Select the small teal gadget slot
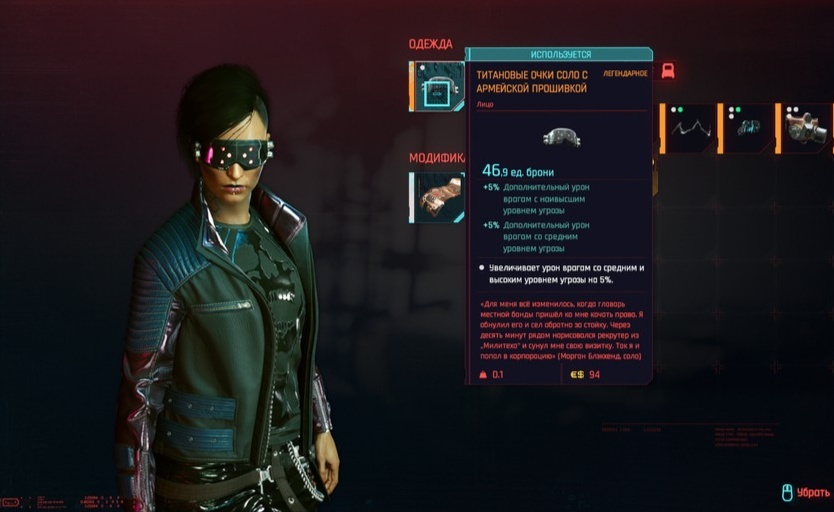This screenshot has height=512, width=834. pos(749,129)
